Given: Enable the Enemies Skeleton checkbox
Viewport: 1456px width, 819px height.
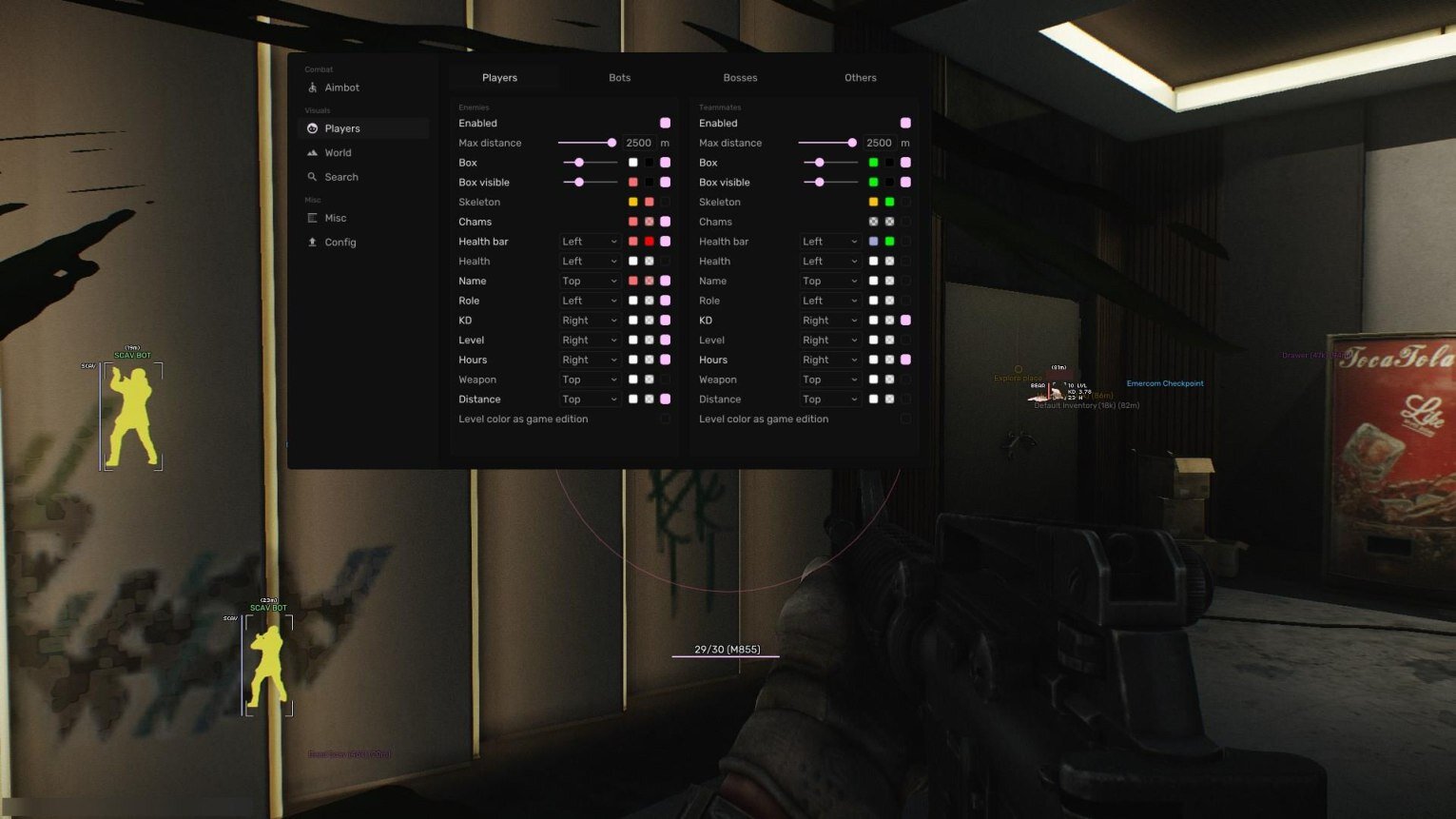Looking at the screenshot, I should point(665,203).
